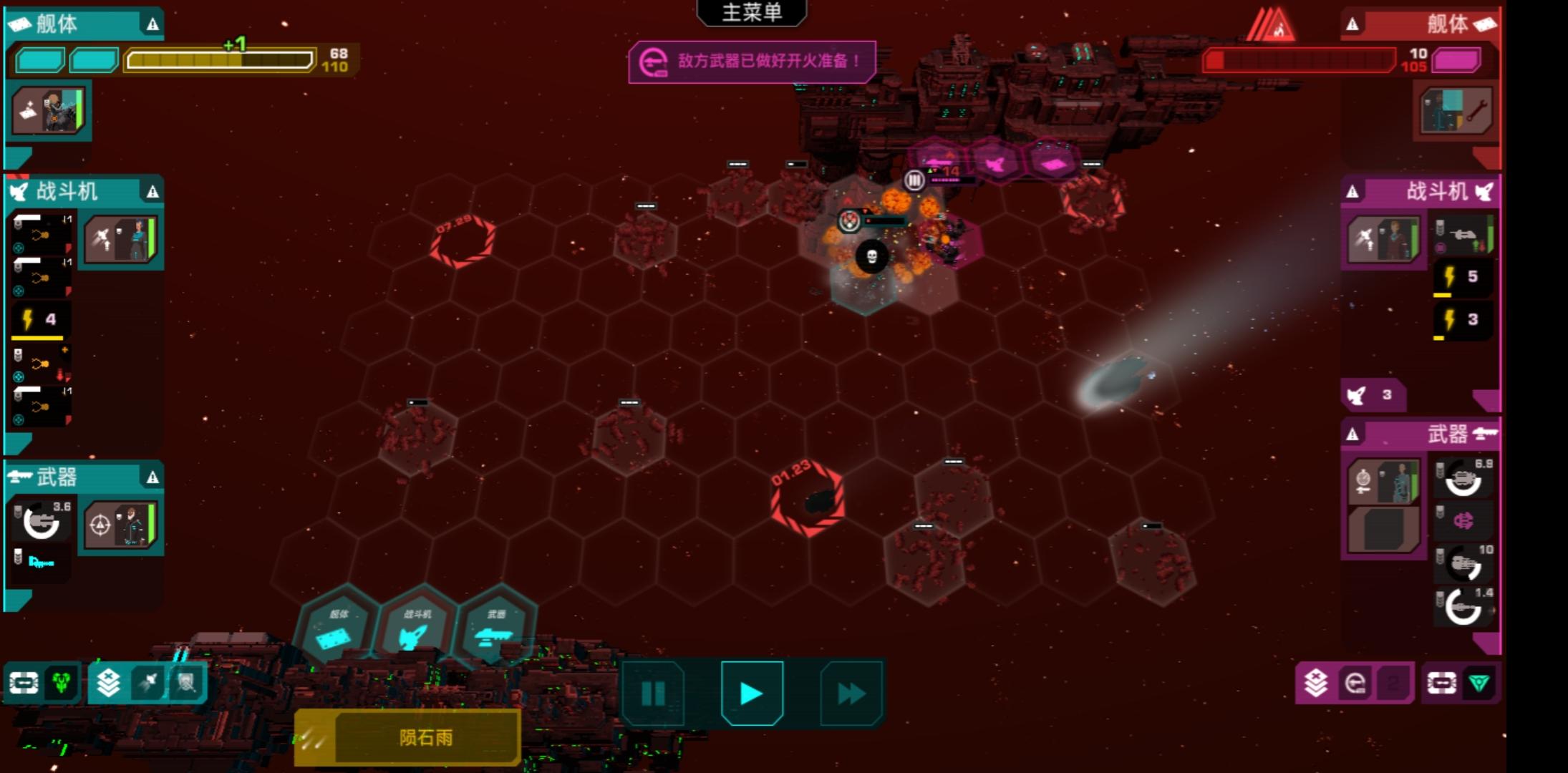Open the 主菜单 main menu

coord(751,13)
